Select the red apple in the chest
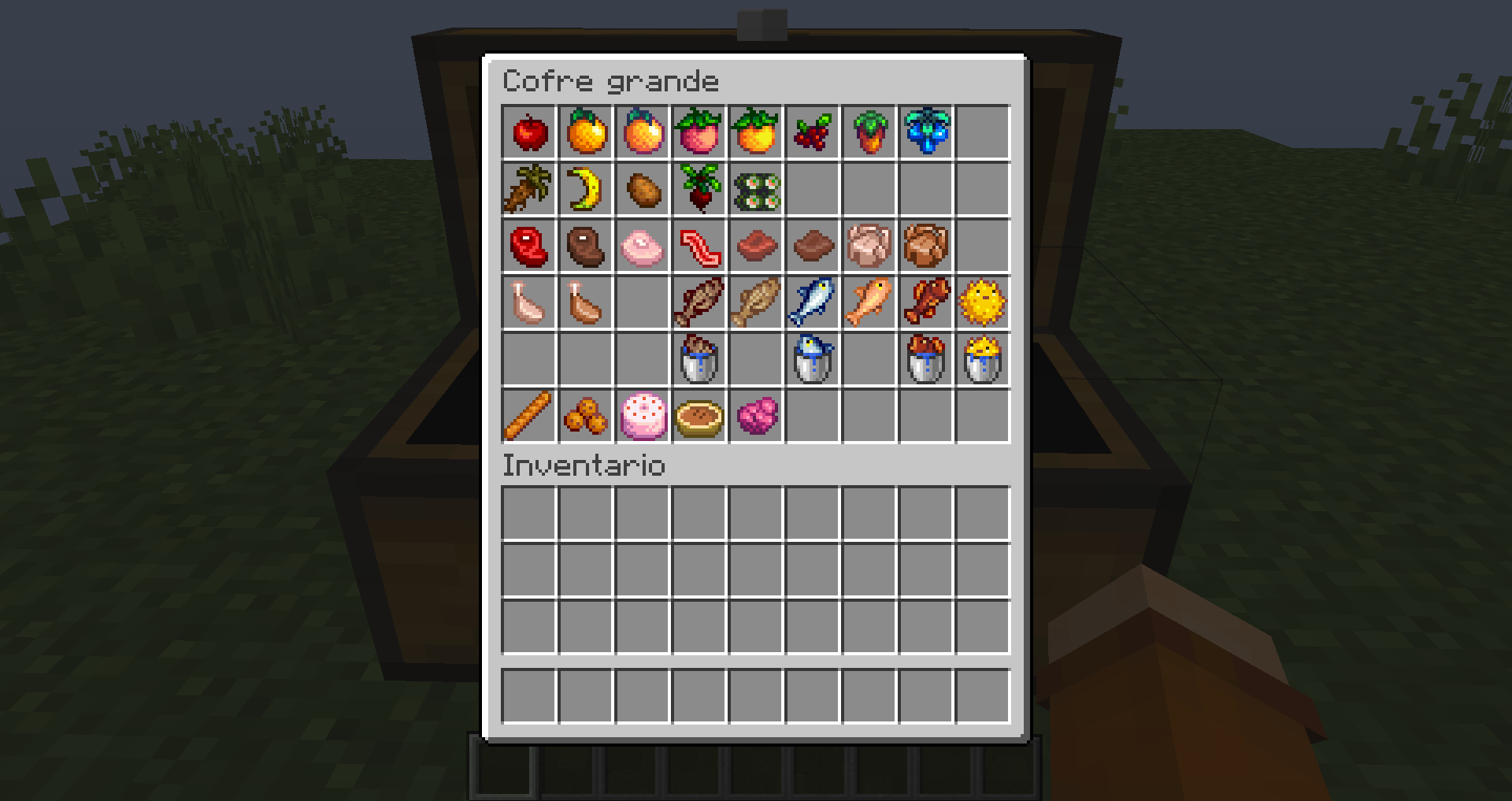This screenshot has height=801, width=1512. (x=529, y=132)
